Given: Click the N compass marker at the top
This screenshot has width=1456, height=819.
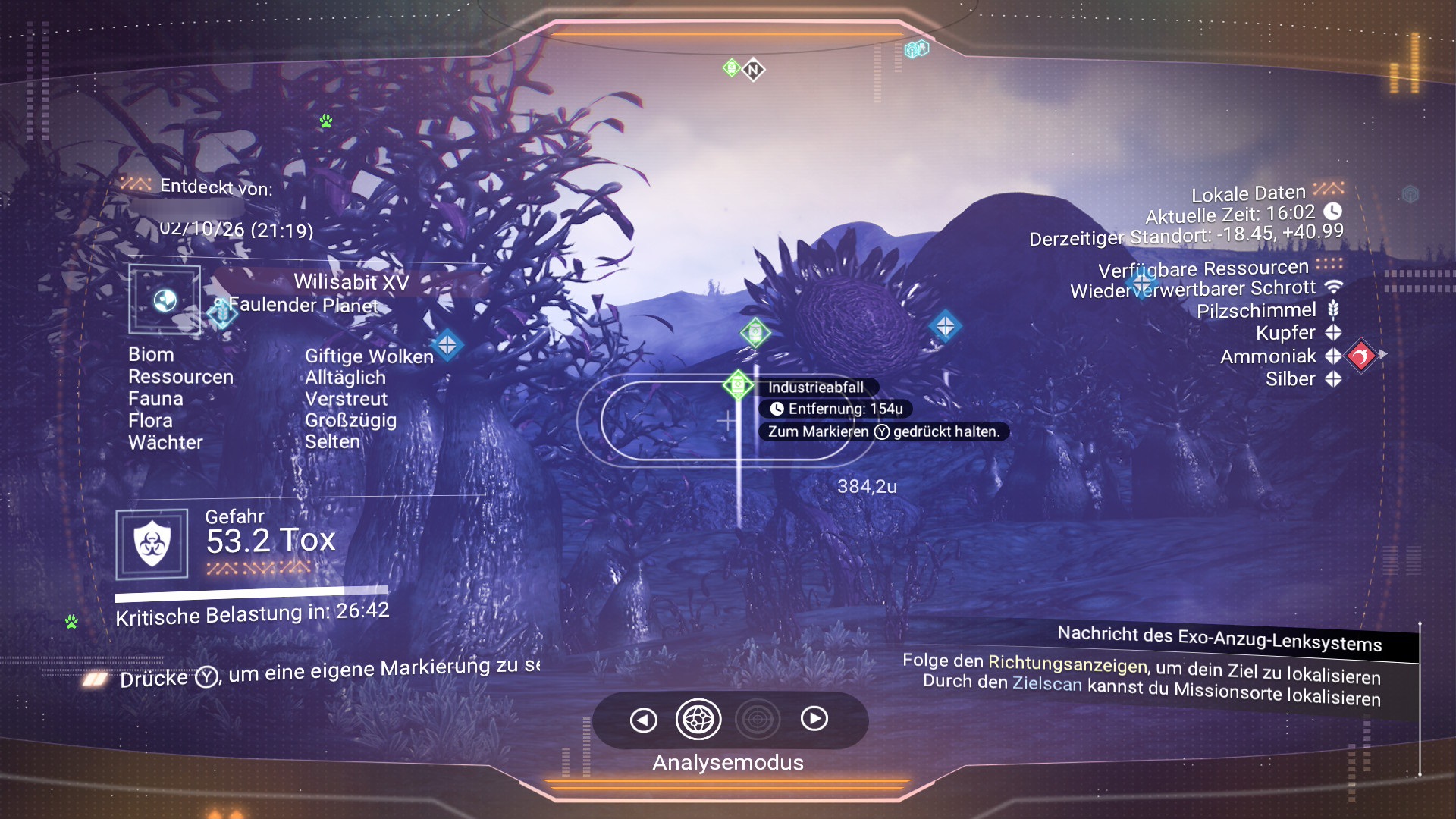Looking at the screenshot, I should [x=753, y=71].
